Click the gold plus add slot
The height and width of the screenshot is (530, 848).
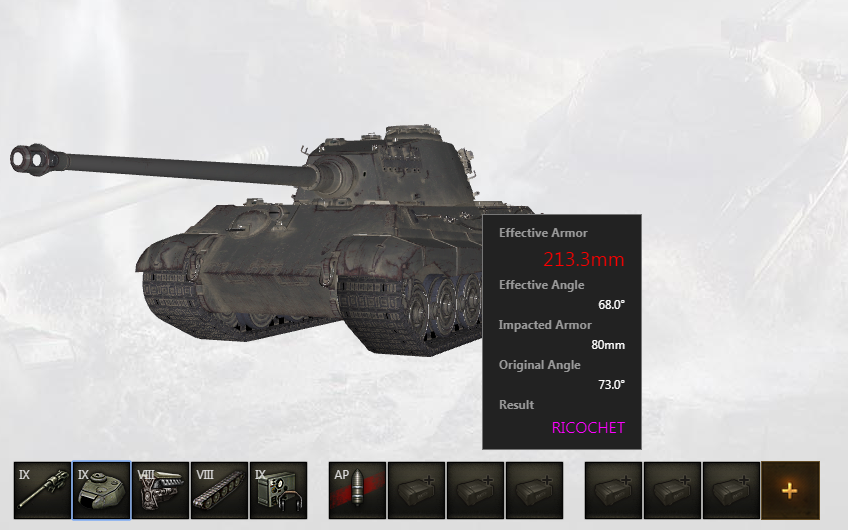click(x=790, y=490)
